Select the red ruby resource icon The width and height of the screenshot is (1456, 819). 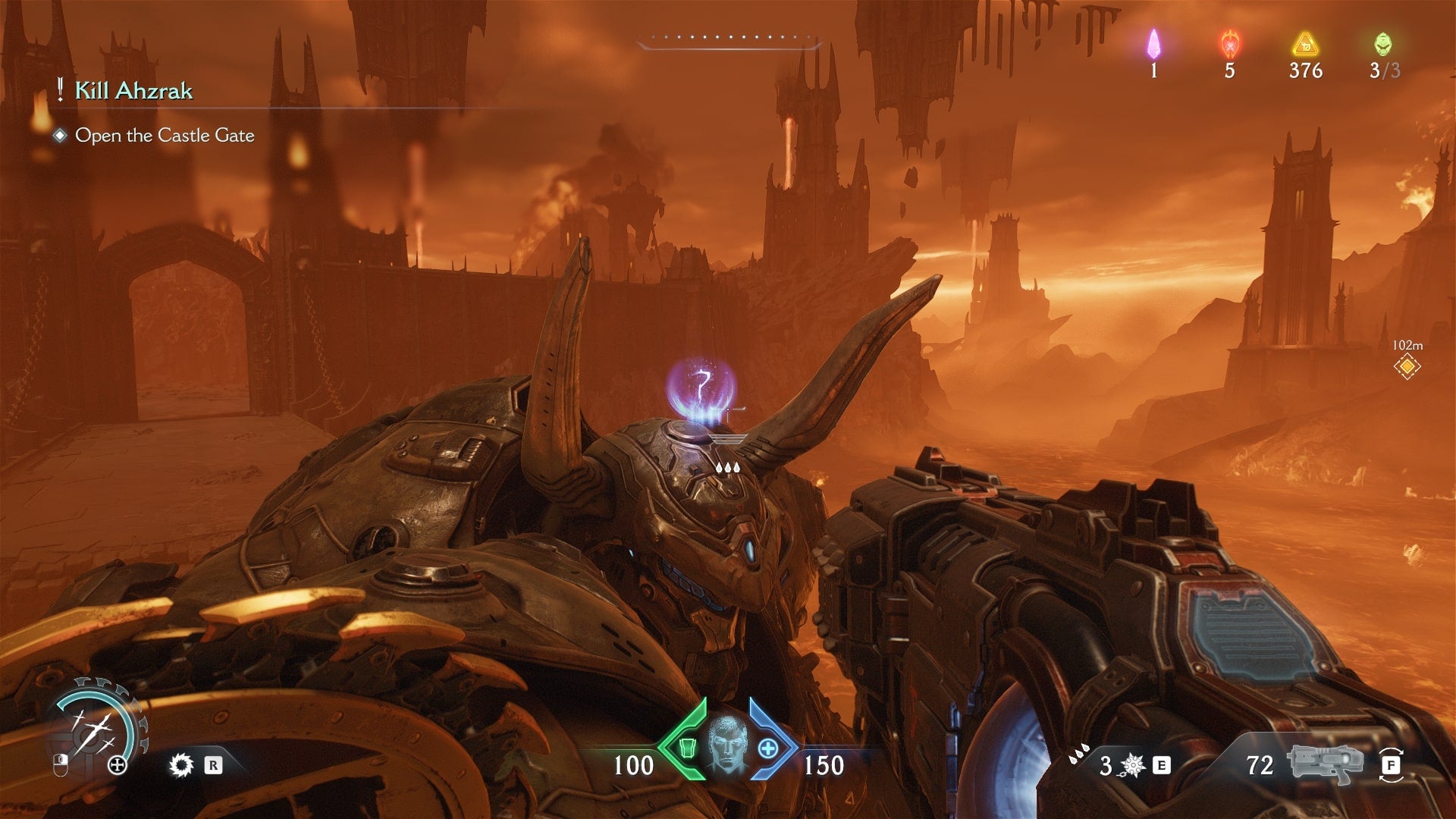point(1229,44)
